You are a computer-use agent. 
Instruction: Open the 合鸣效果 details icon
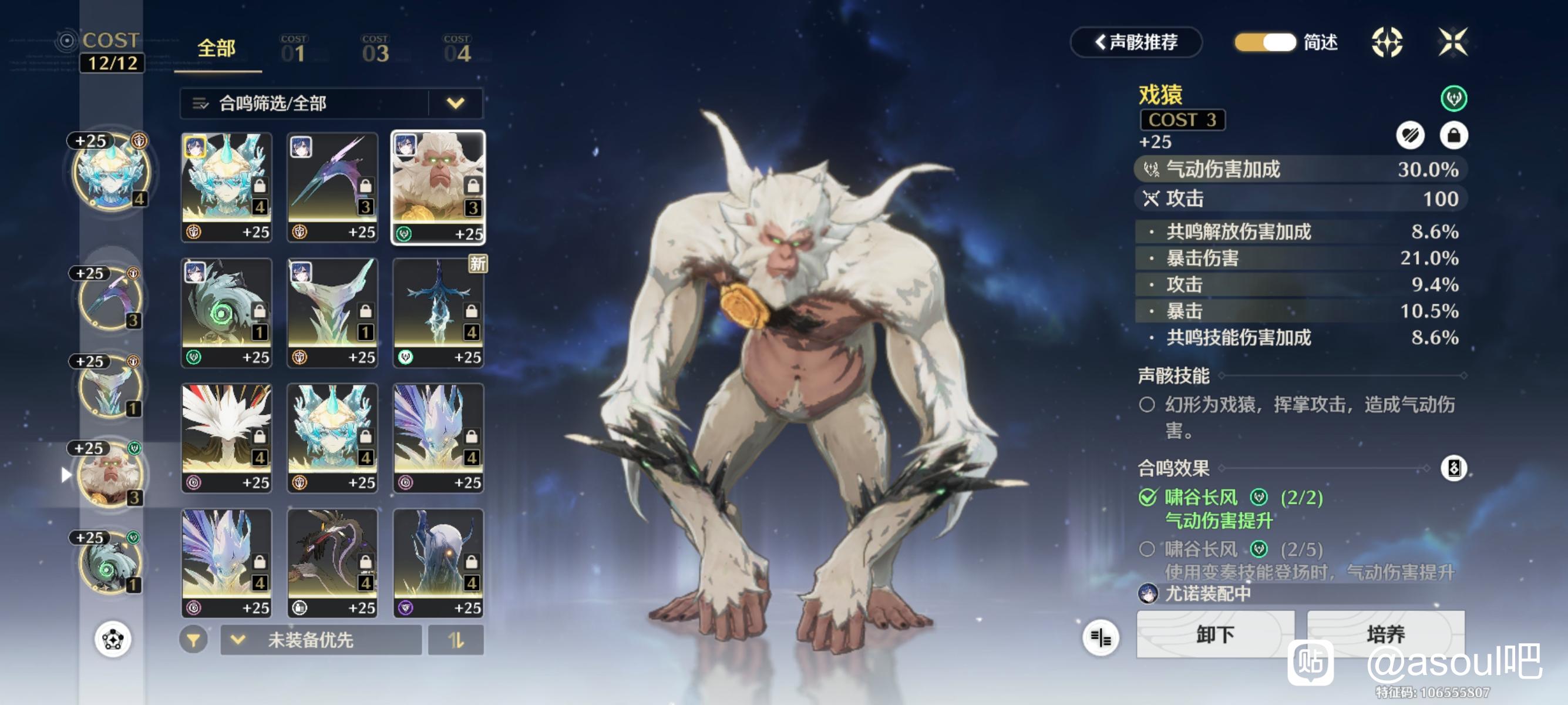pos(1453,468)
